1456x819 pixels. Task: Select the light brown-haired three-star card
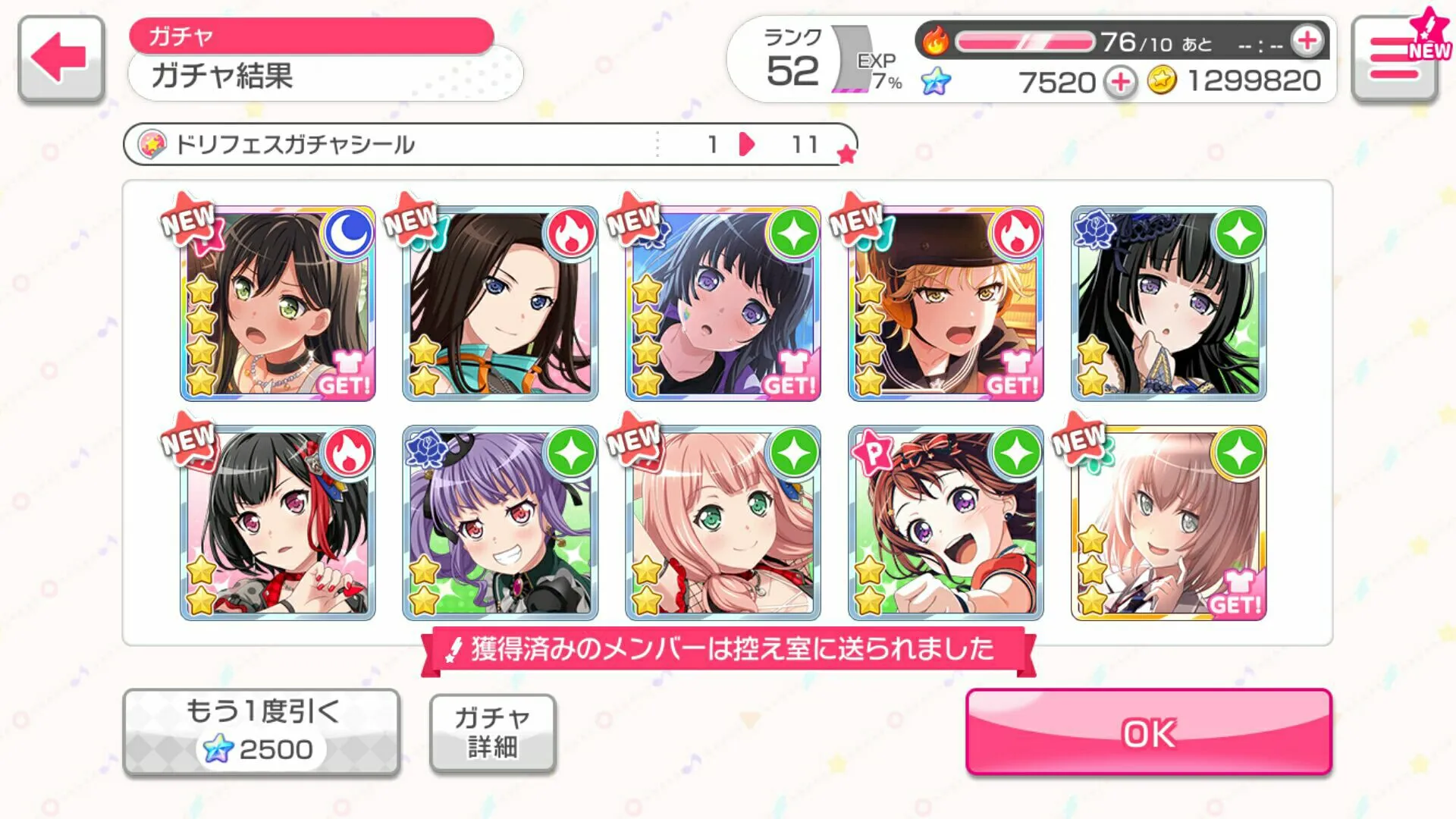[1169, 523]
